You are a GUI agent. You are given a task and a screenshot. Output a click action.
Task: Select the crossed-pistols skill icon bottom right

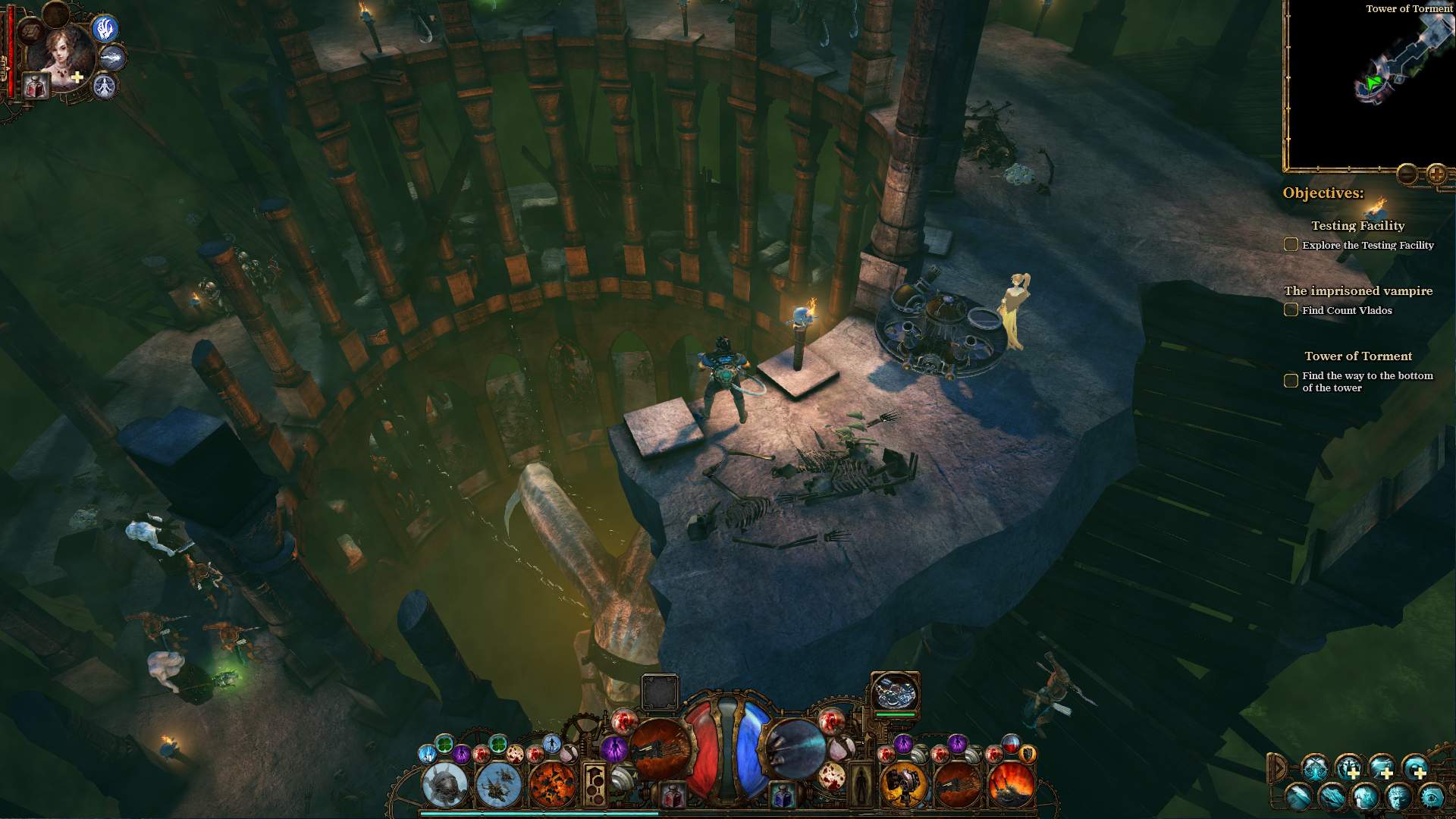[1316, 767]
